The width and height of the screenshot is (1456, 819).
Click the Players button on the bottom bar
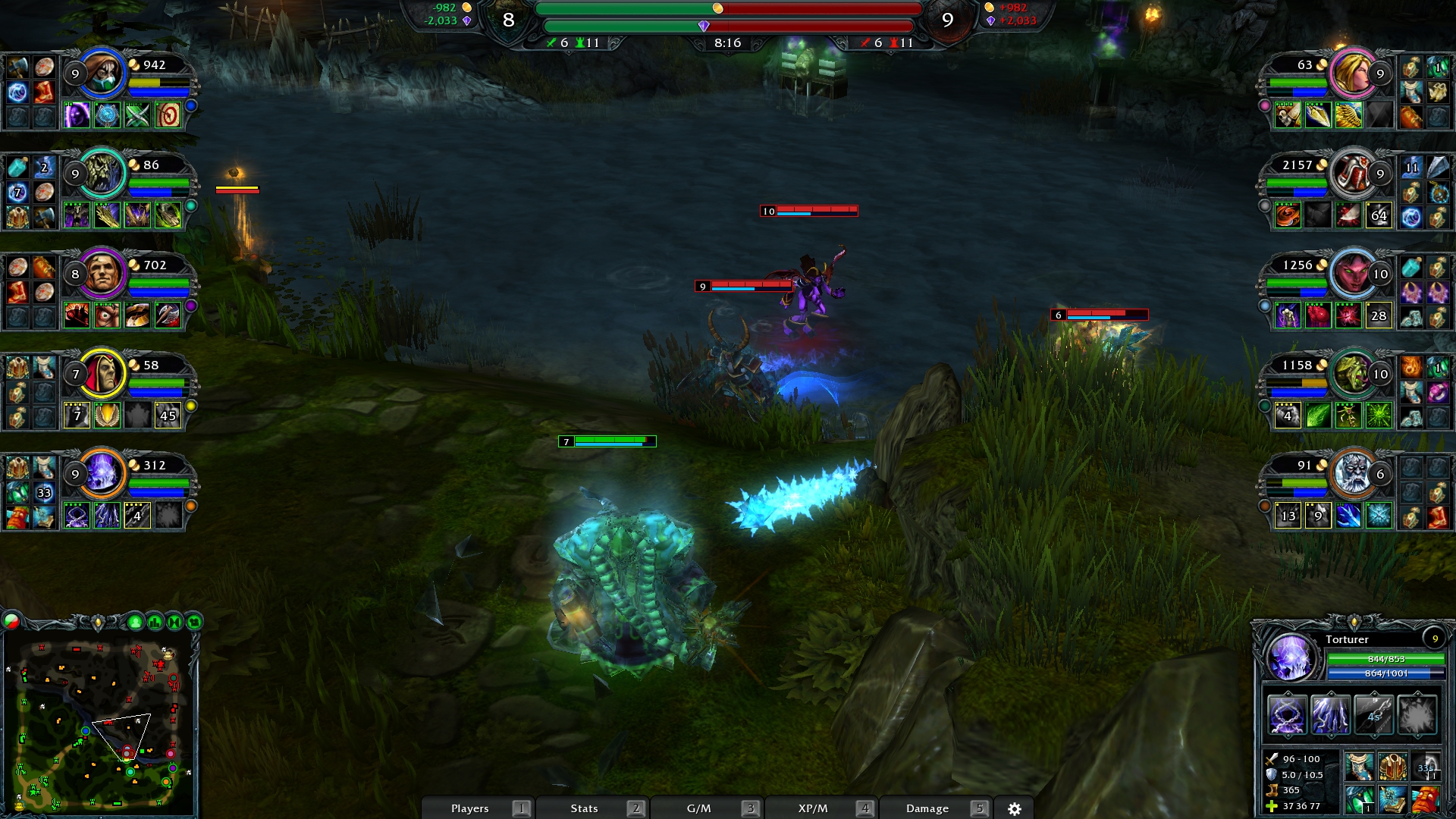point(470,808)
